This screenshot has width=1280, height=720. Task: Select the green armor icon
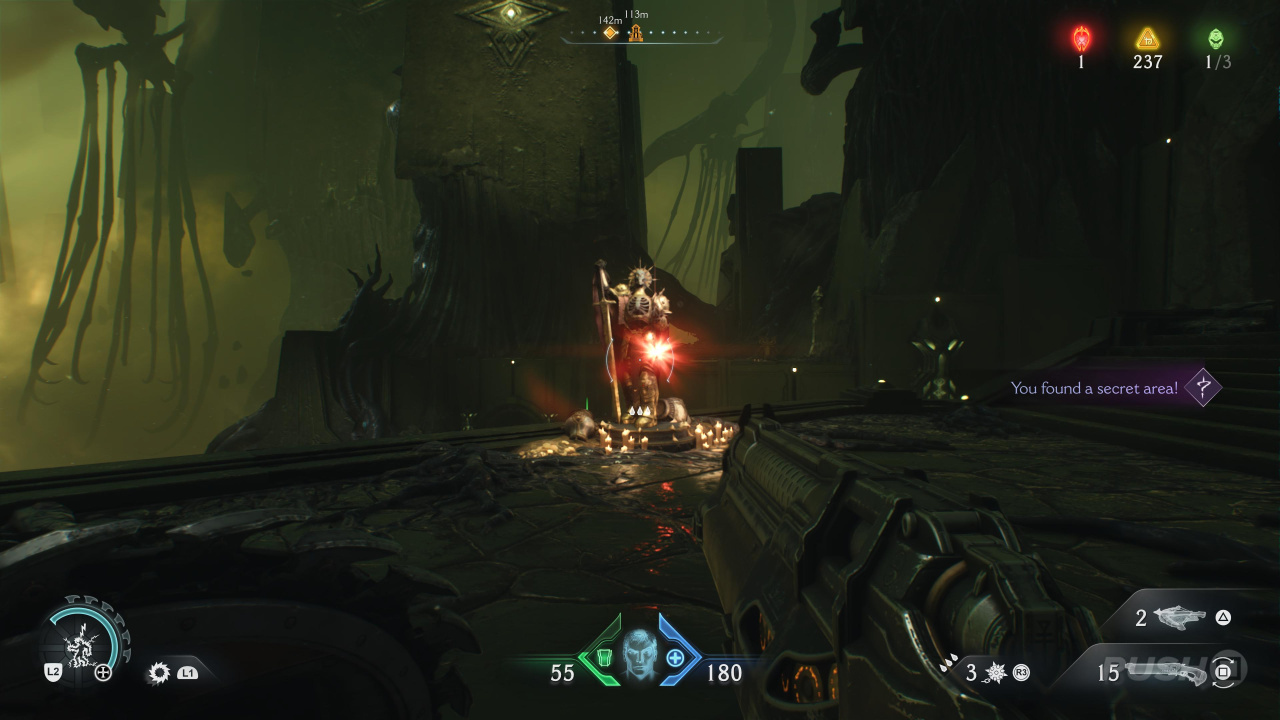[x=603, y=658]
